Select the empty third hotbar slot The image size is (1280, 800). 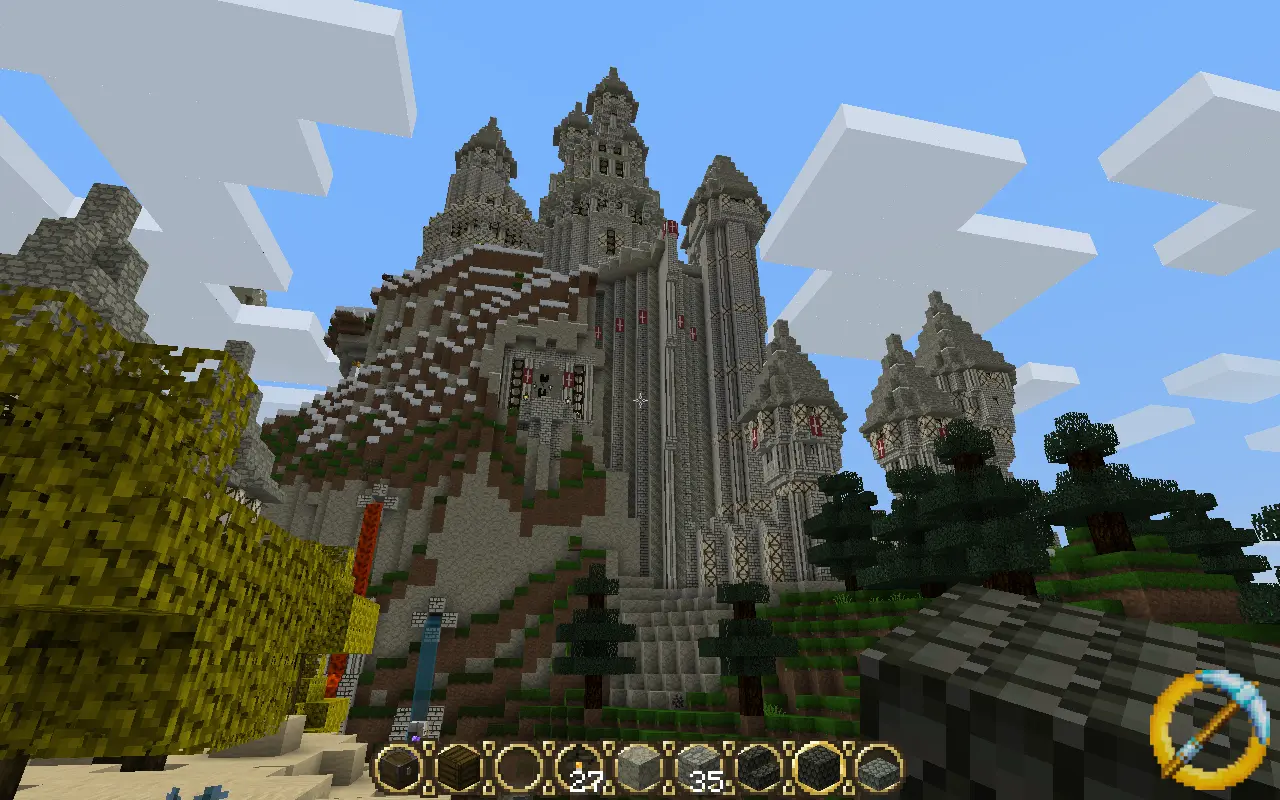(x=518, y=770)
